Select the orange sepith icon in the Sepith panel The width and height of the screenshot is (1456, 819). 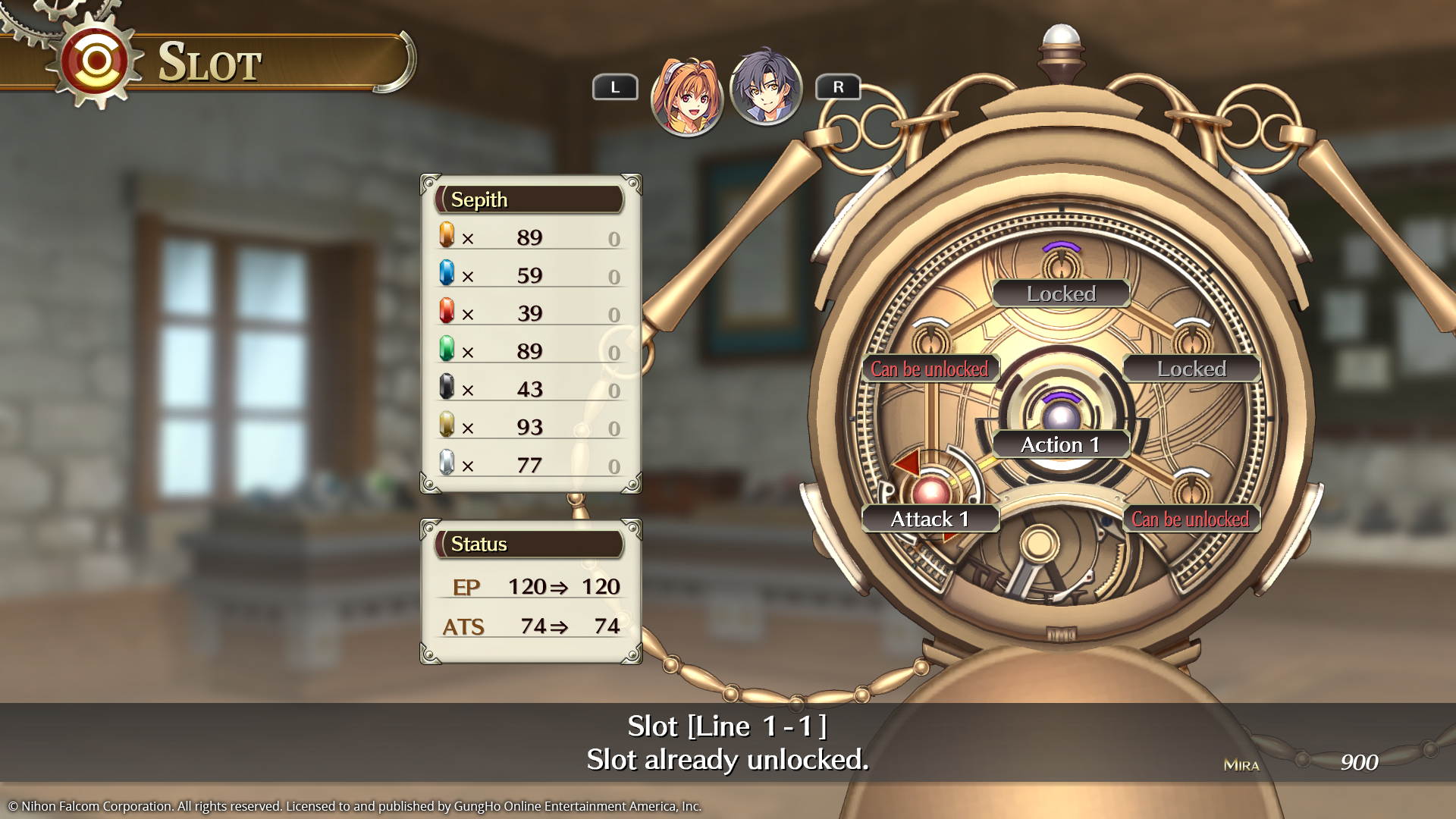446,237
